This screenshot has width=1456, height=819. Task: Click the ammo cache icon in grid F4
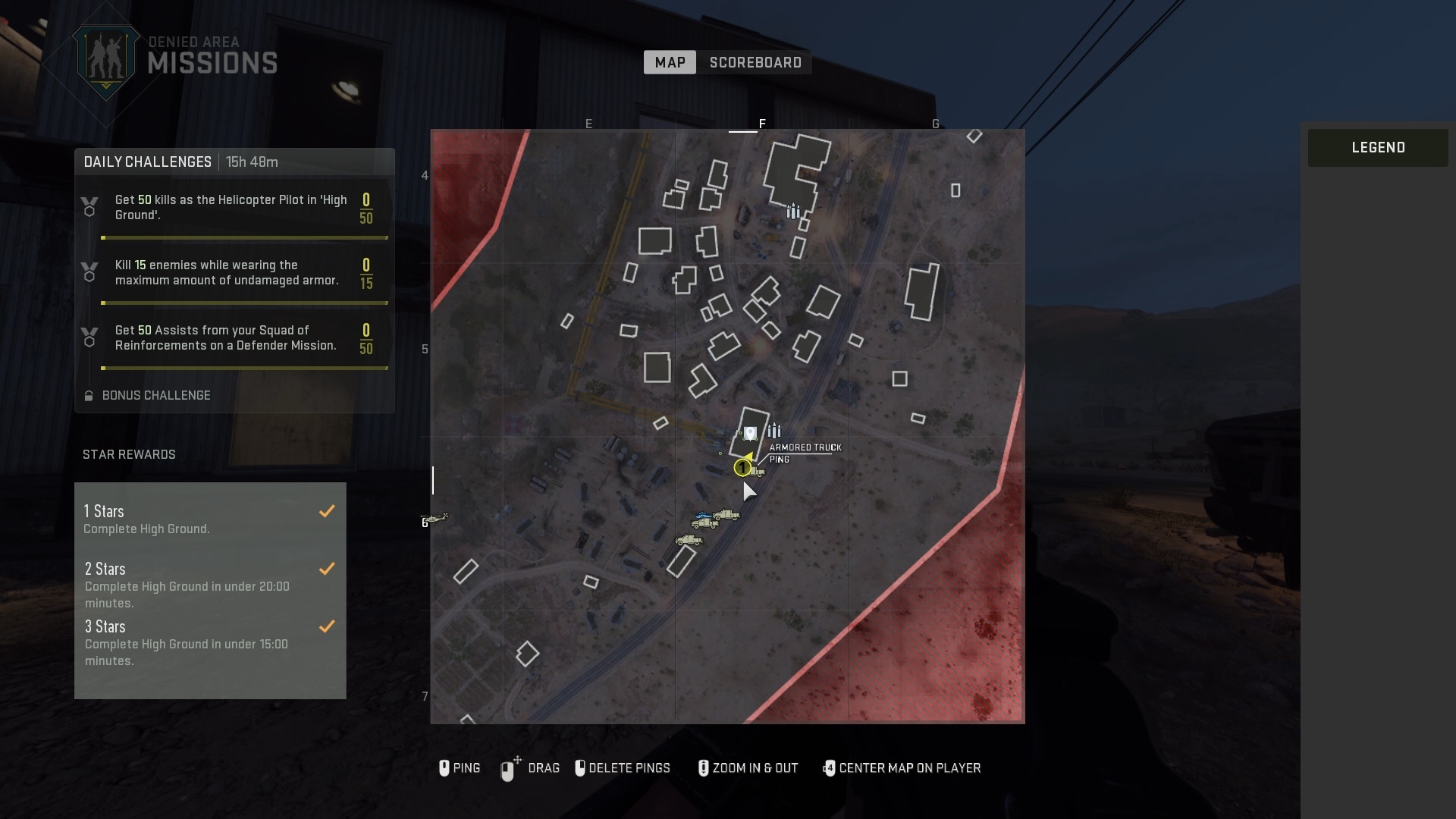pyautogui.click(x=793, y=212)
